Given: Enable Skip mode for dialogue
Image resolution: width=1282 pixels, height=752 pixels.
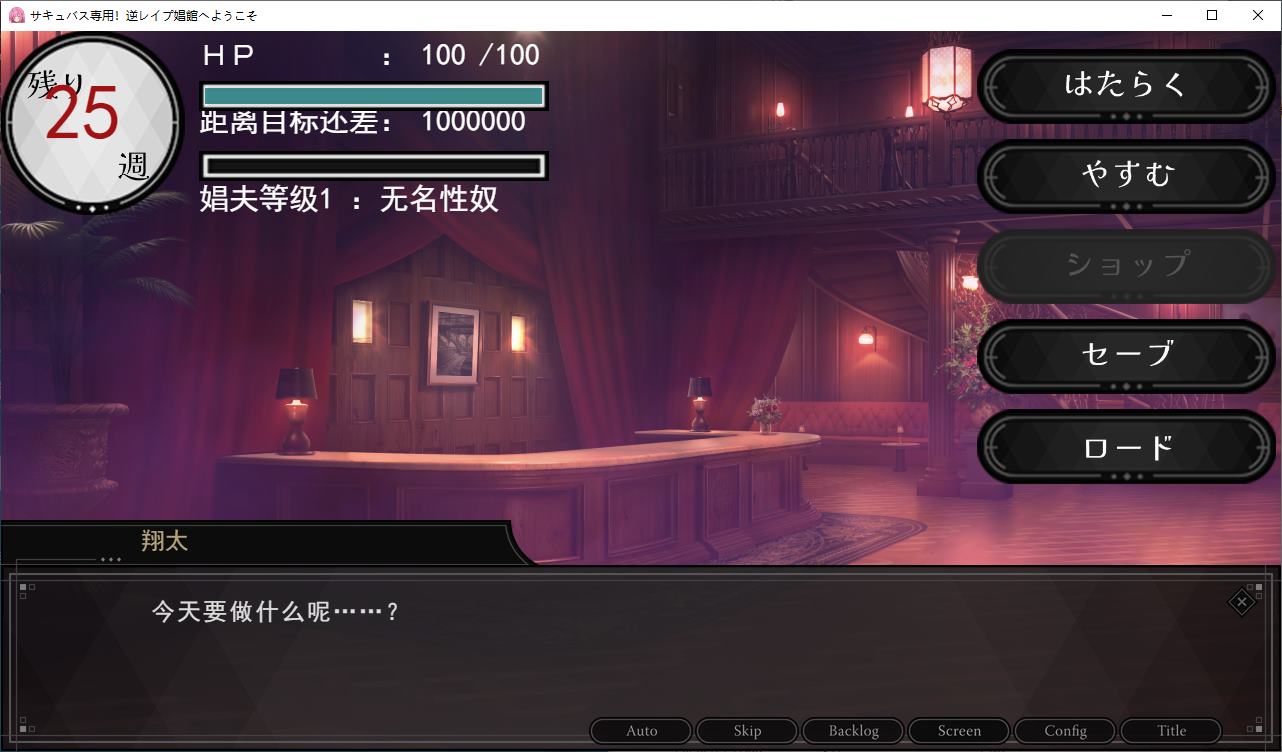Looking at the screenshot, I should pos(746,730).
